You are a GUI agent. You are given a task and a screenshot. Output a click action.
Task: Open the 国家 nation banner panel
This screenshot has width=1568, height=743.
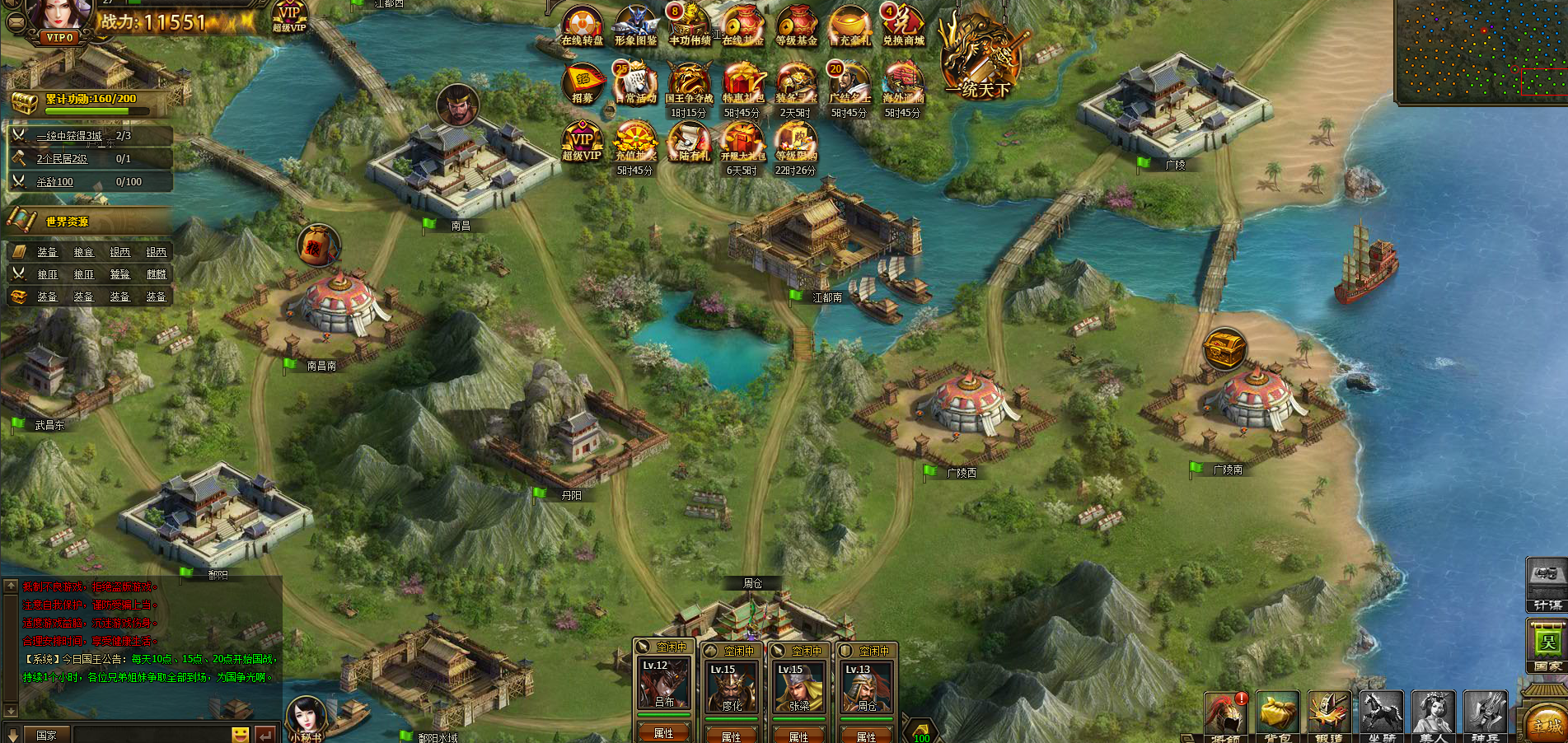[1547, 646]
